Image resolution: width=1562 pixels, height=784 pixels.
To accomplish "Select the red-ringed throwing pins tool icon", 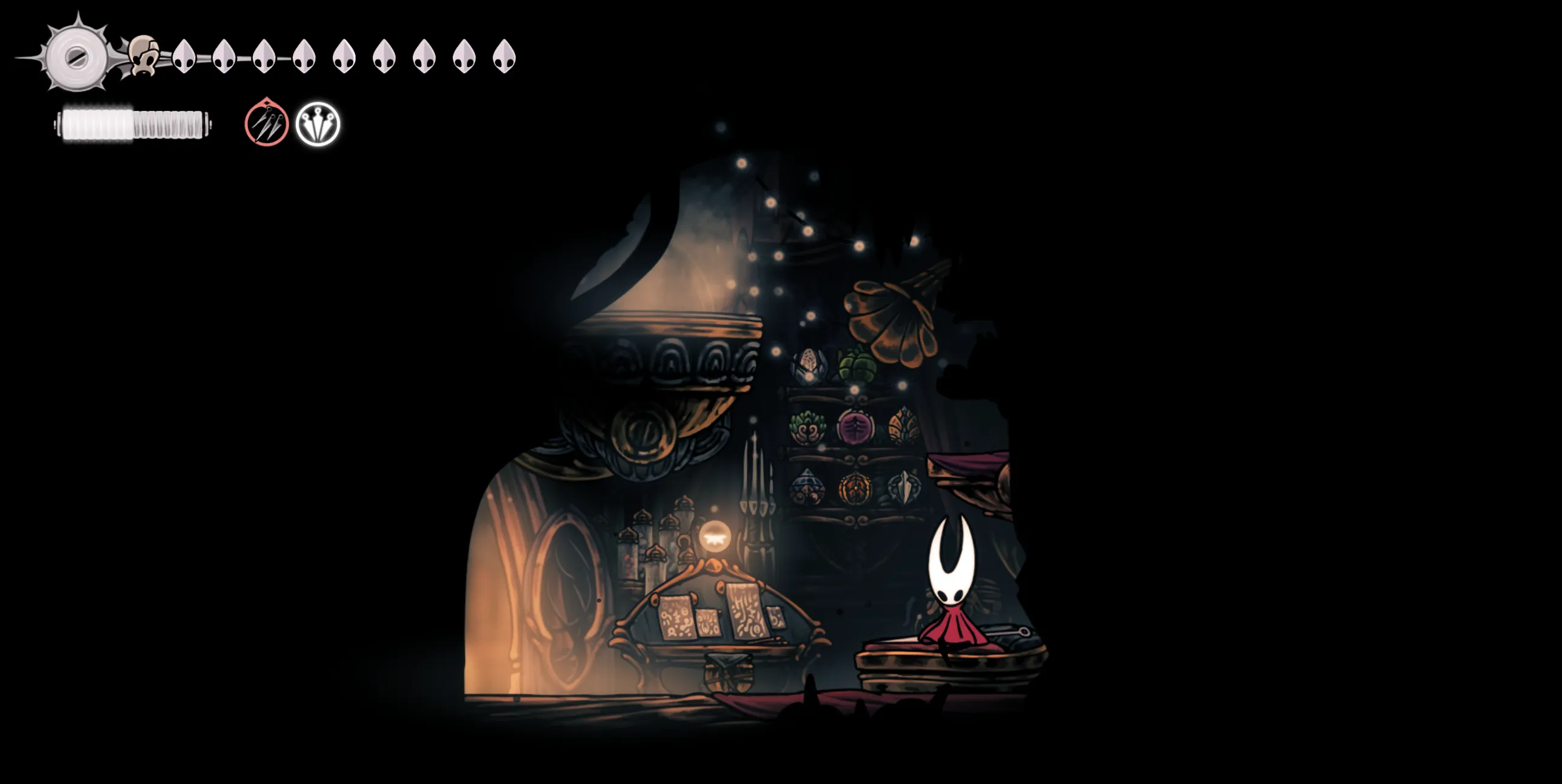I will pos(266,124).
